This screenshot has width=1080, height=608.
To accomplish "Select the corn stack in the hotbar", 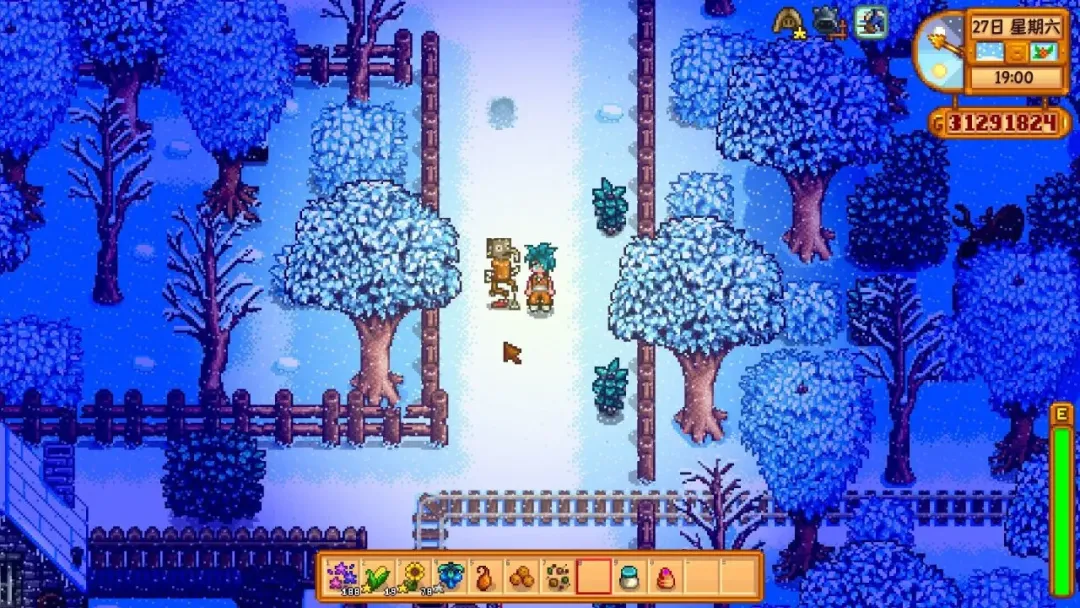I will click(x=376, y=577).
